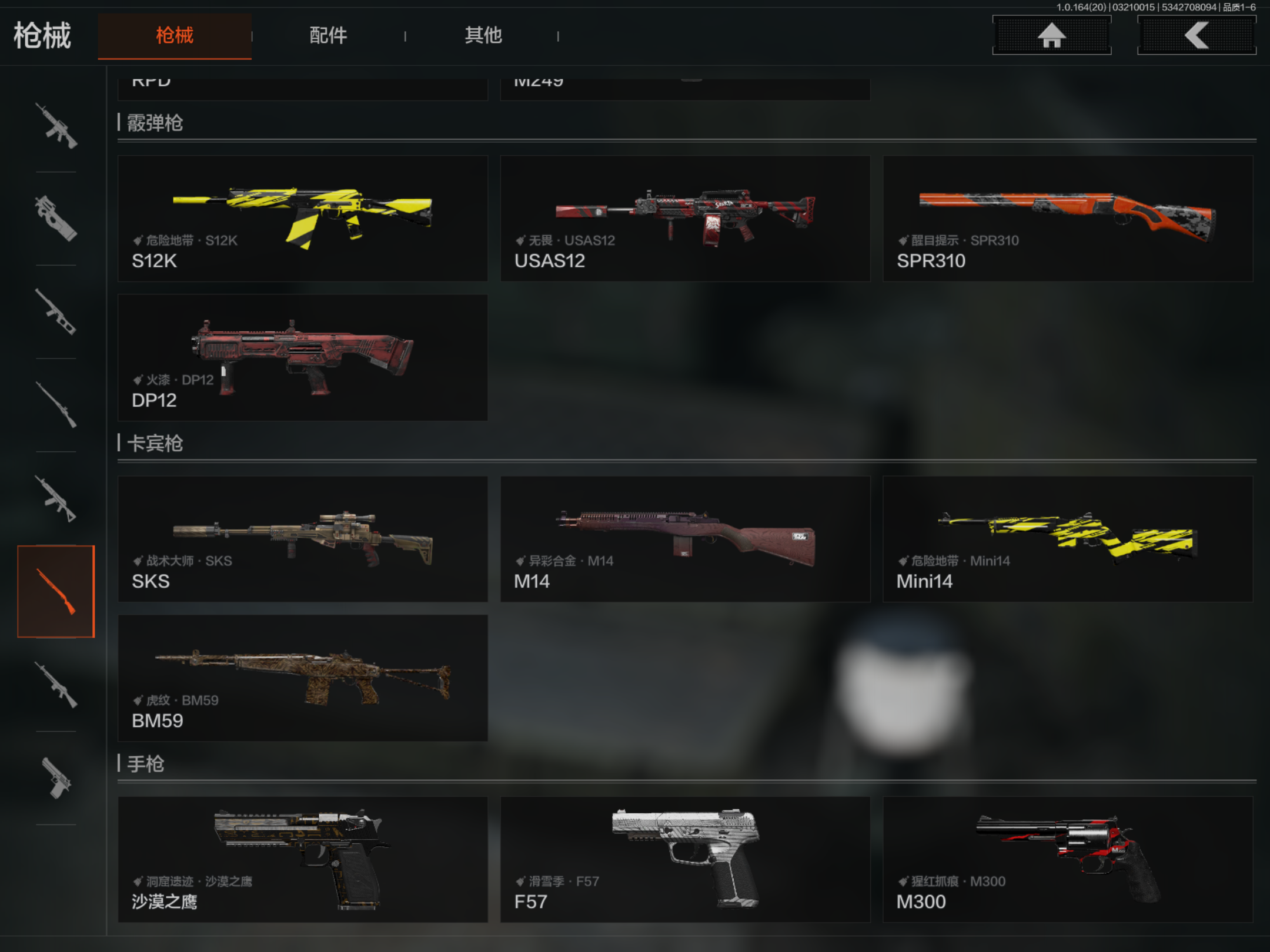Go to the home screen
This screenshot has width=1270, height=952.
click(x=1051, y=35)
